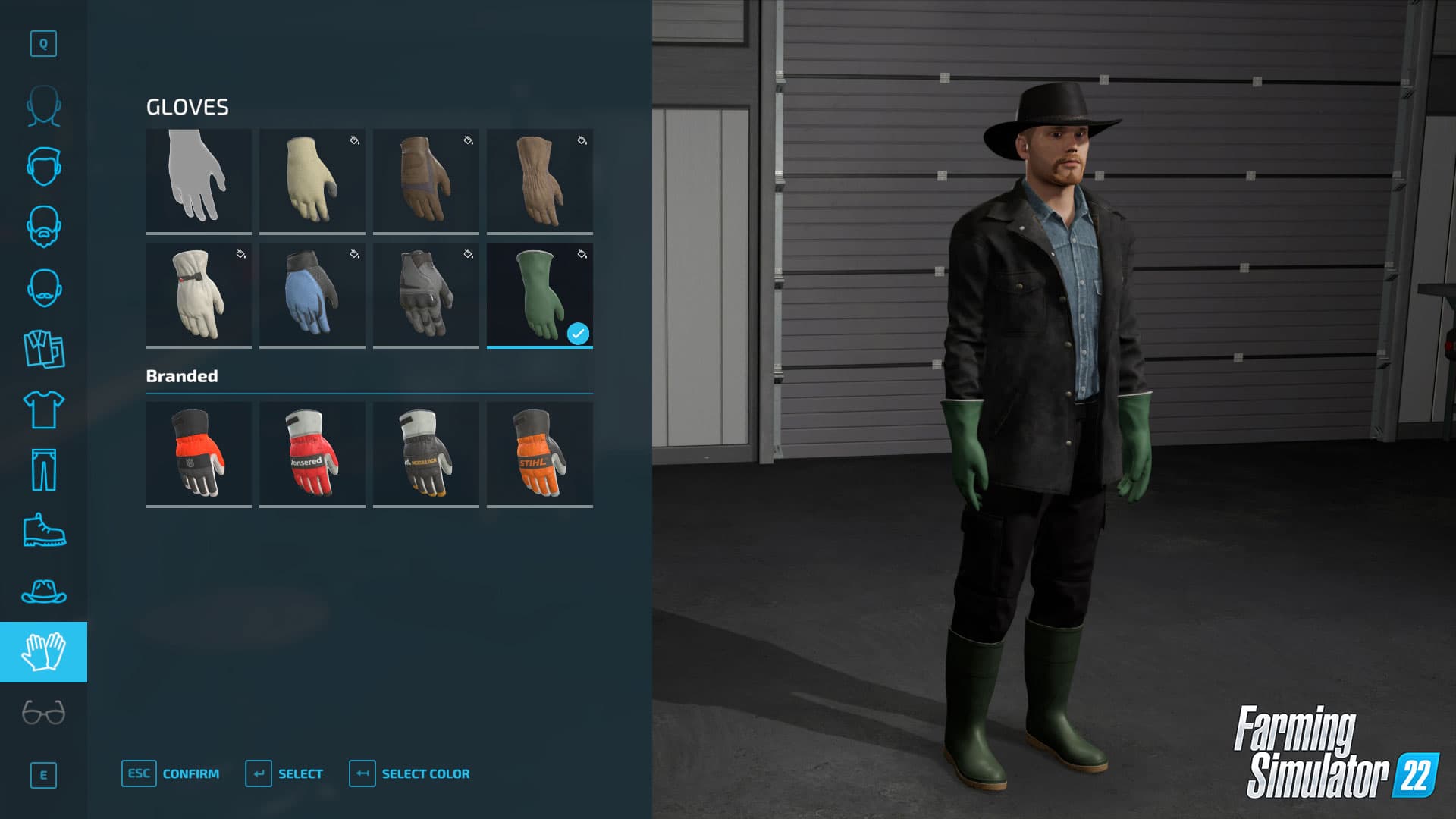The width and height of the screenshot is (1456, 819).
Task: Switch to the gloves tab in the sidebar
Action: click(x=44, y=651)
